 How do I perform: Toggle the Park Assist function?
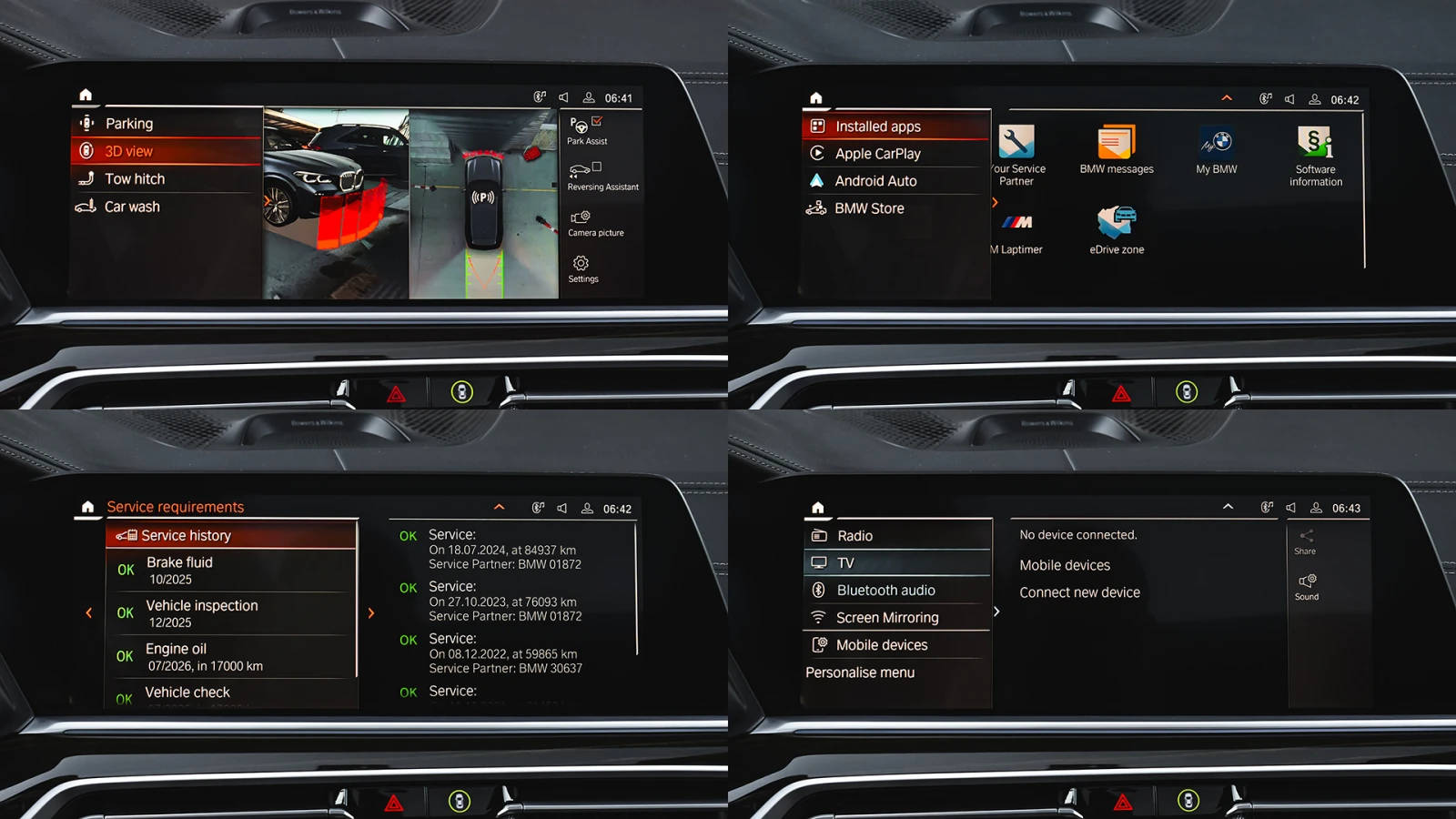click(587, 130)
